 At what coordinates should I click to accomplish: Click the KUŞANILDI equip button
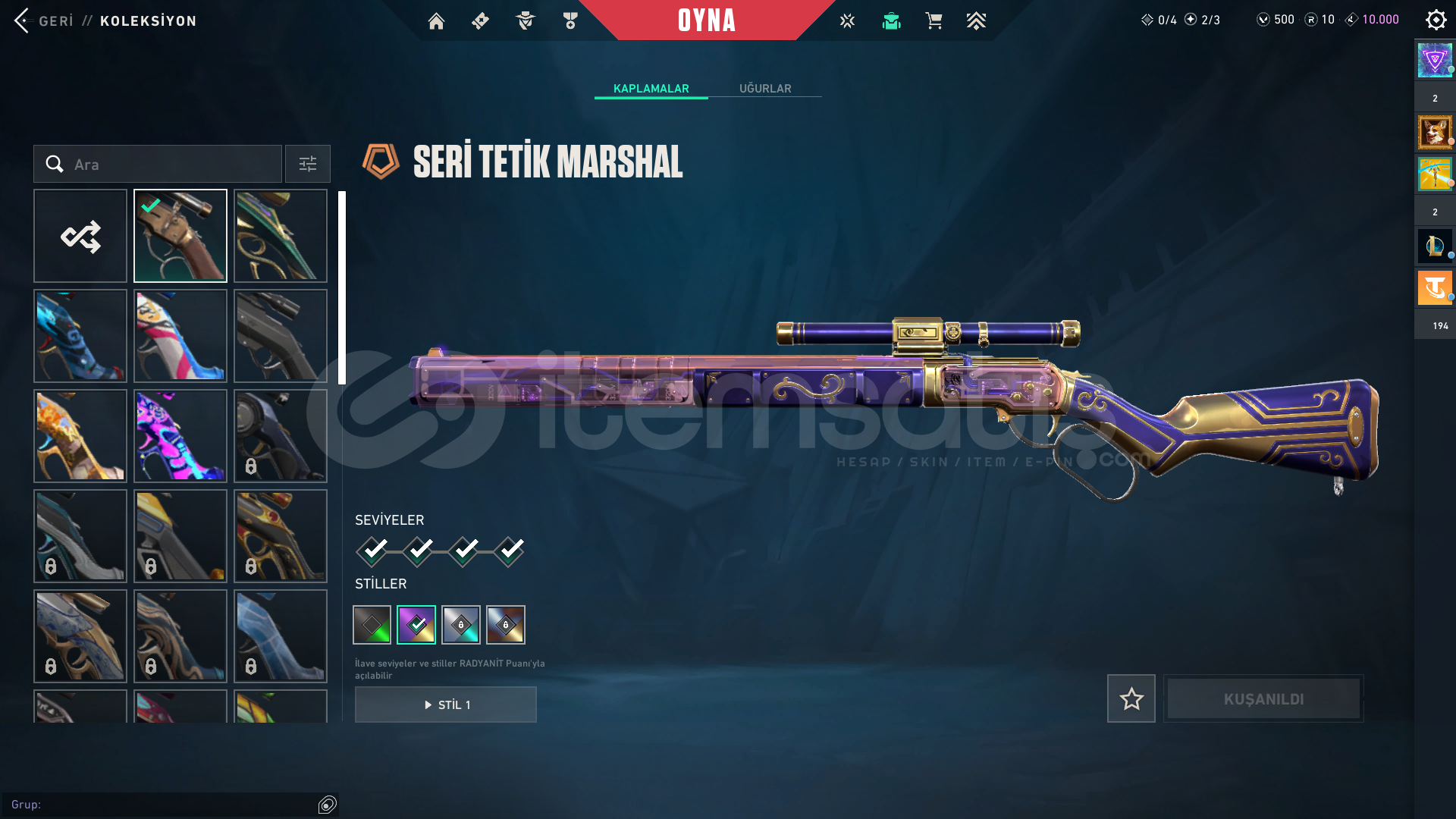coord(1263,698)
